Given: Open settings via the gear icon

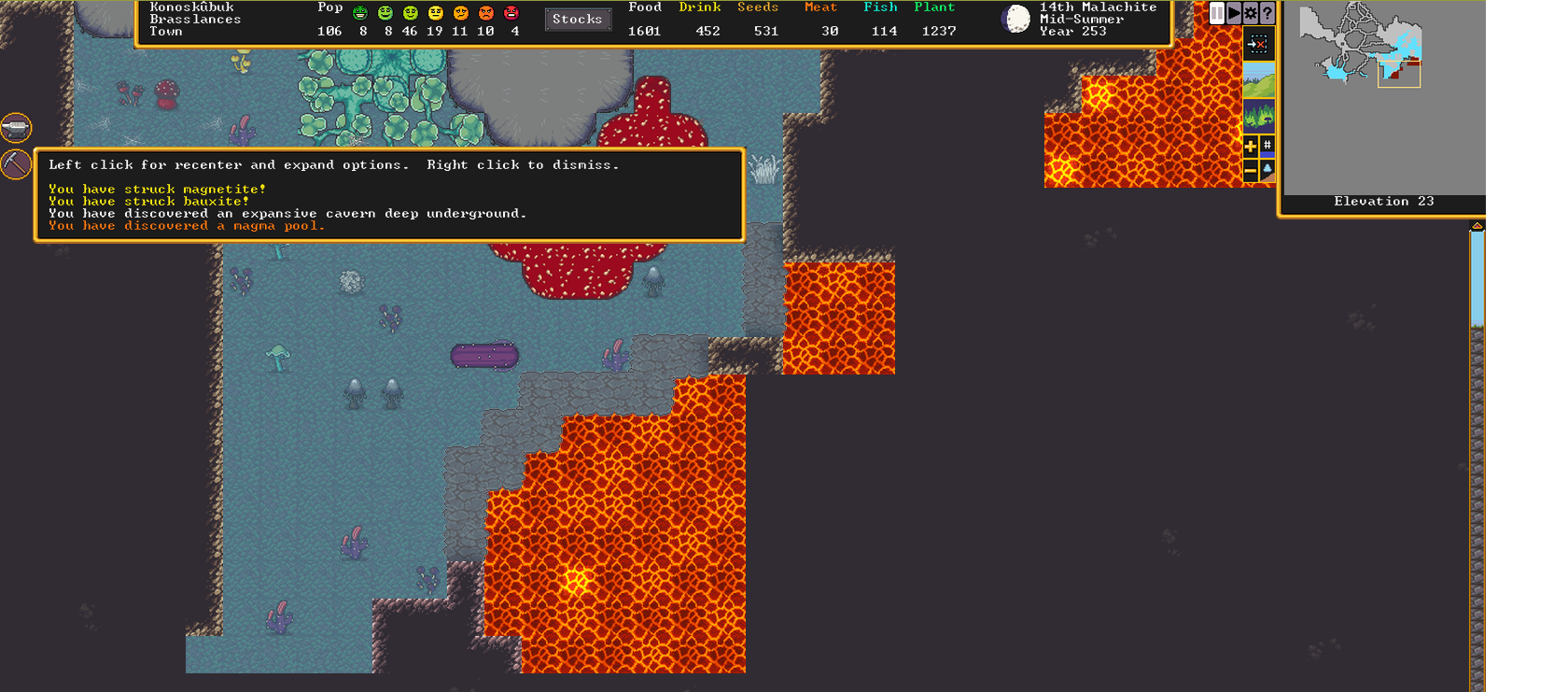Looking at the screenshot, I should pyautogui.click(x=1251, y=13).
